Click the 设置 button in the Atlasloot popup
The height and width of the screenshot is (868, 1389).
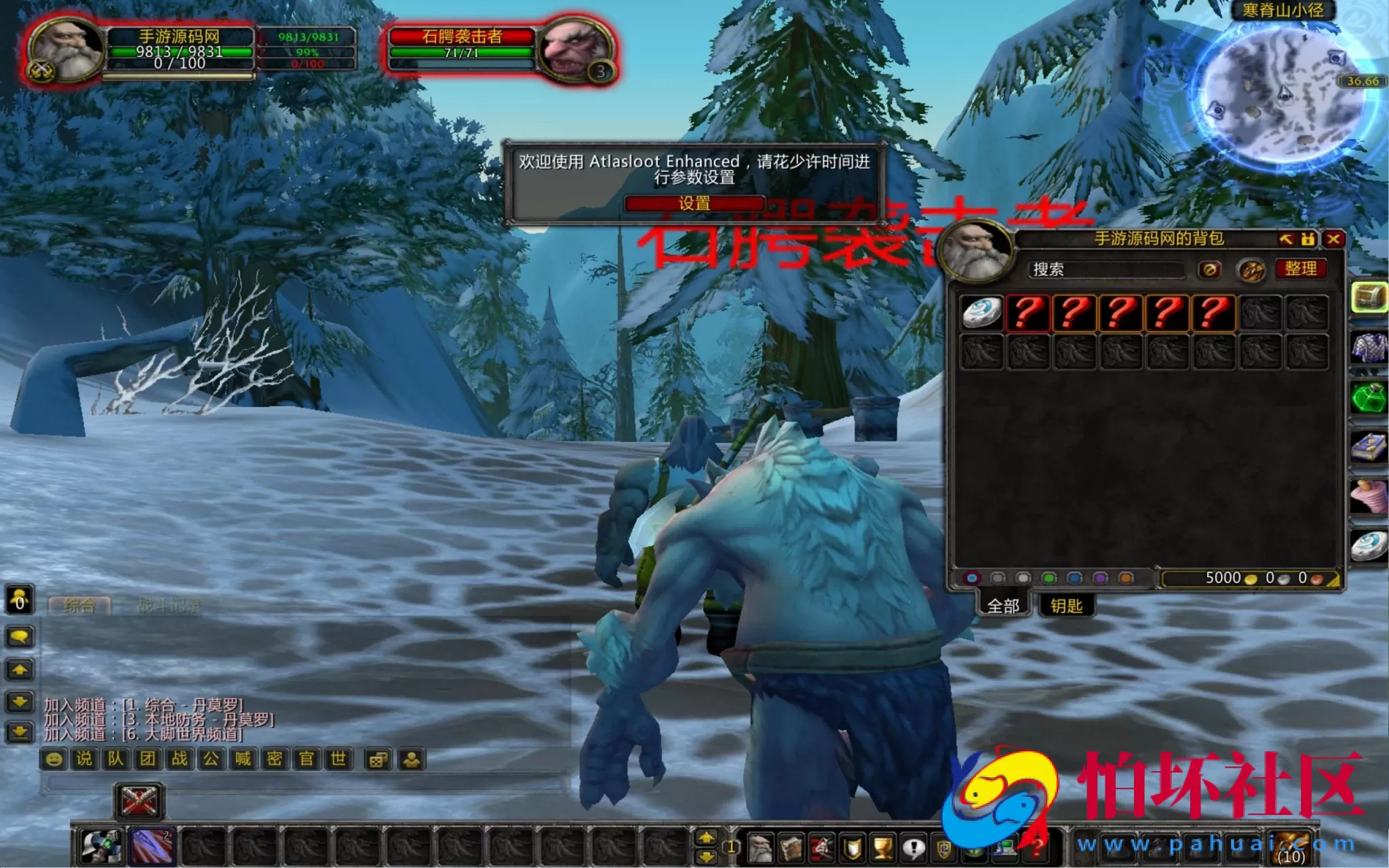click(x=696, y=202)
